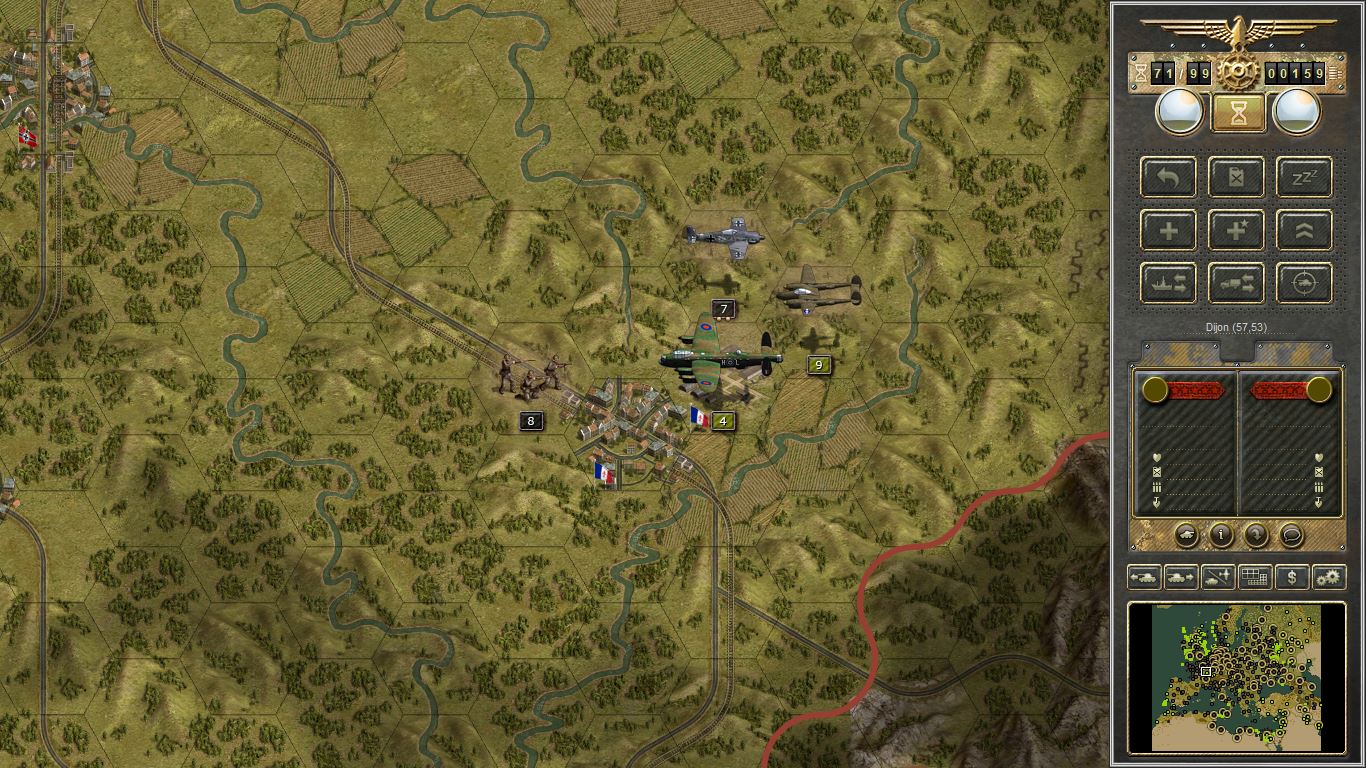This screenshot has height=768, width=1366.
Task: Upgrade the unit using the chevrons icon
Action: (1304, 230)
